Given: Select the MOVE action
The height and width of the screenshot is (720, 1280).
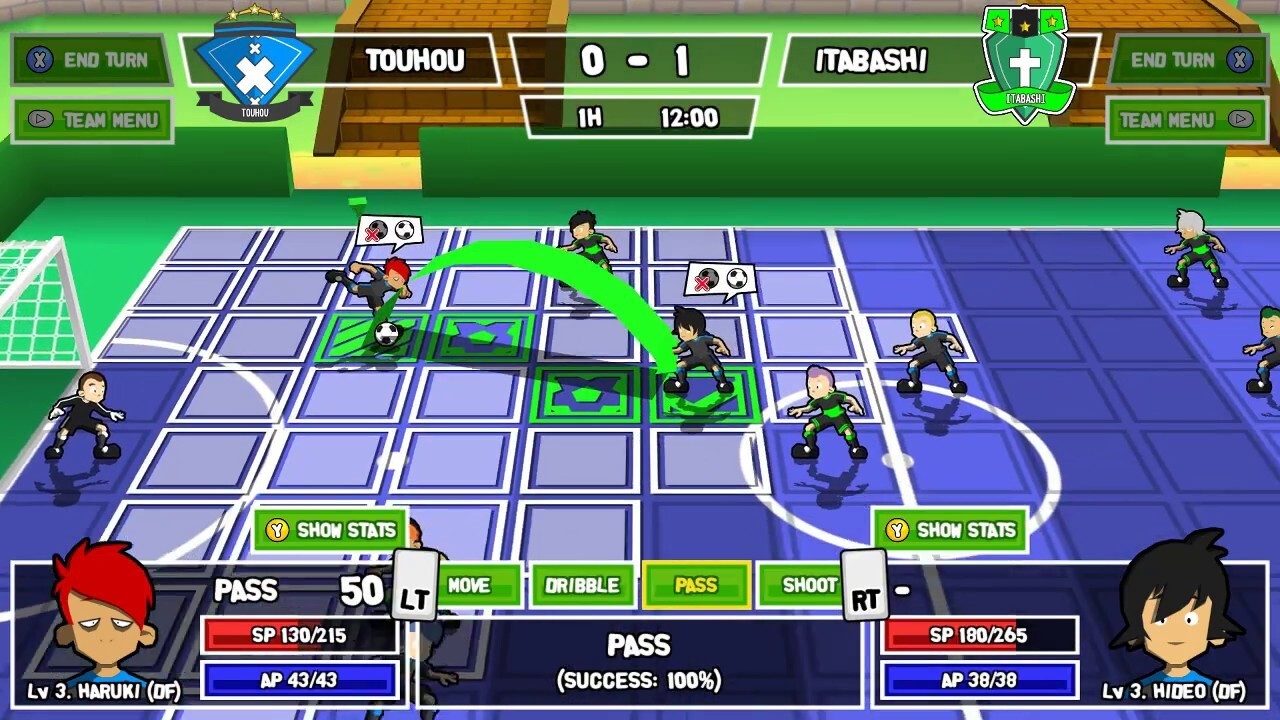Looking at the screenshot, I should [x=478, y=586].
